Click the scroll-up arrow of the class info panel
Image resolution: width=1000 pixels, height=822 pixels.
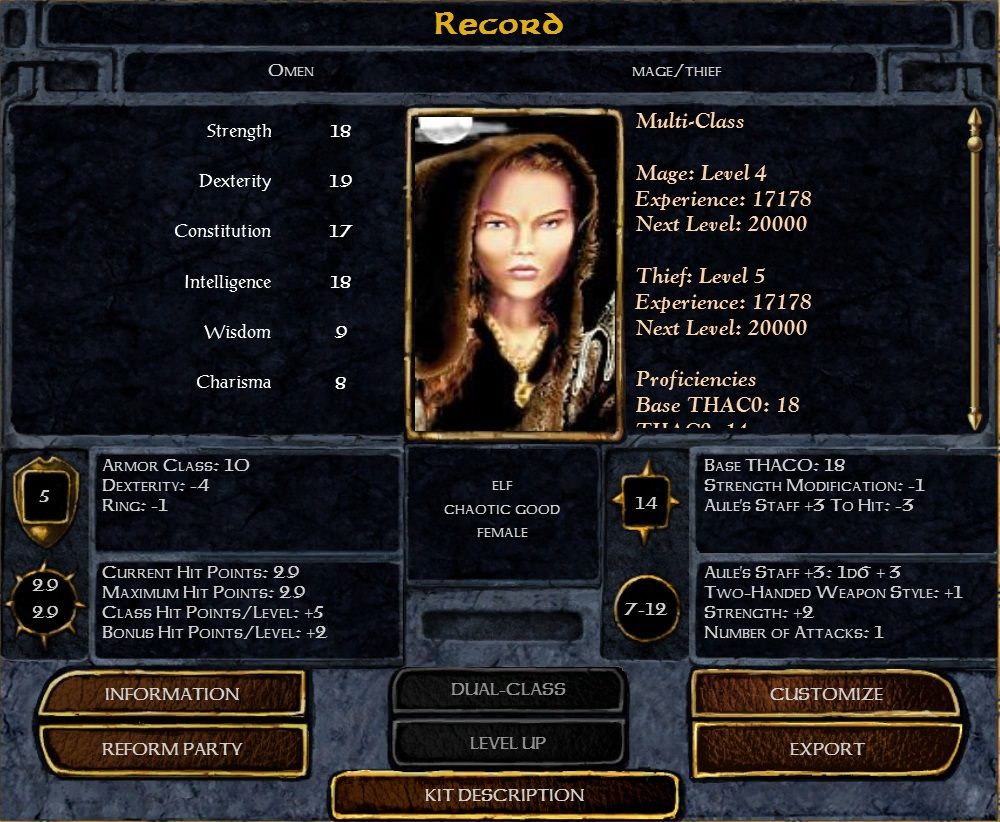point(975,119)
